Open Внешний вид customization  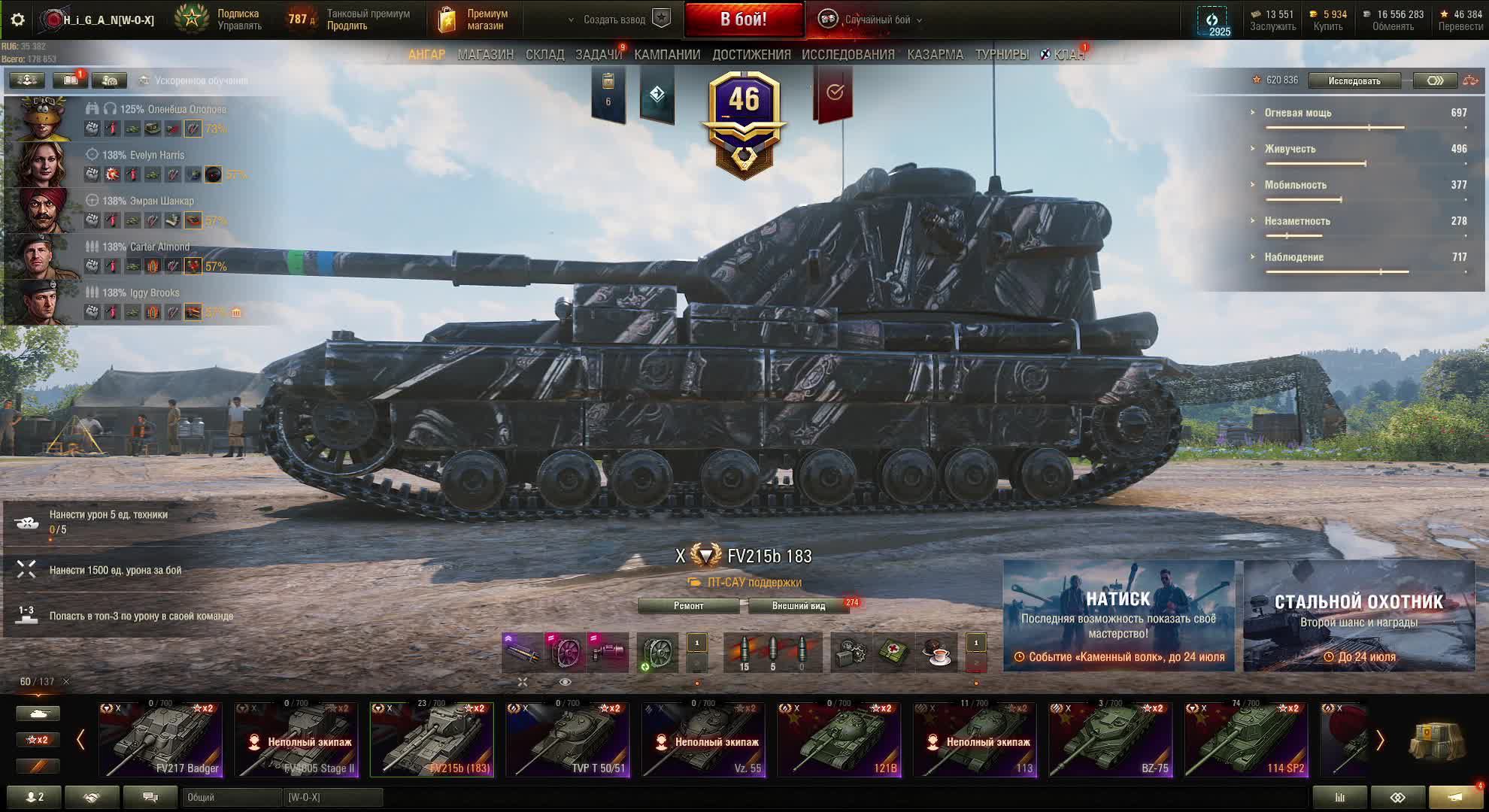pos(798,606)
